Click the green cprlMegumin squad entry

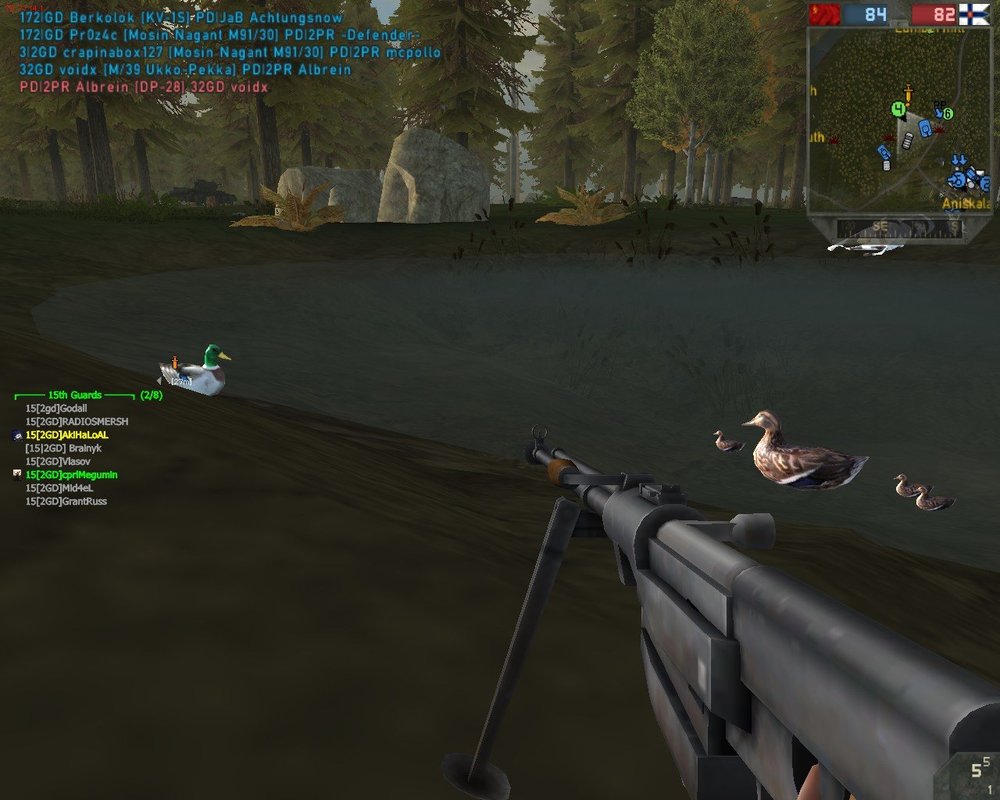(x=72, y=475)
